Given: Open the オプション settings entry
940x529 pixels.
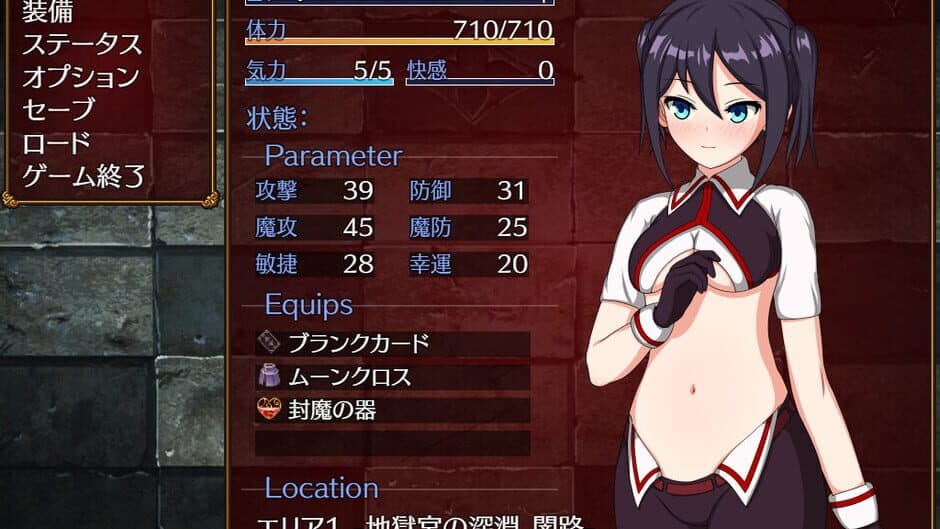Looking at the screenshot, I should (80, 77).
